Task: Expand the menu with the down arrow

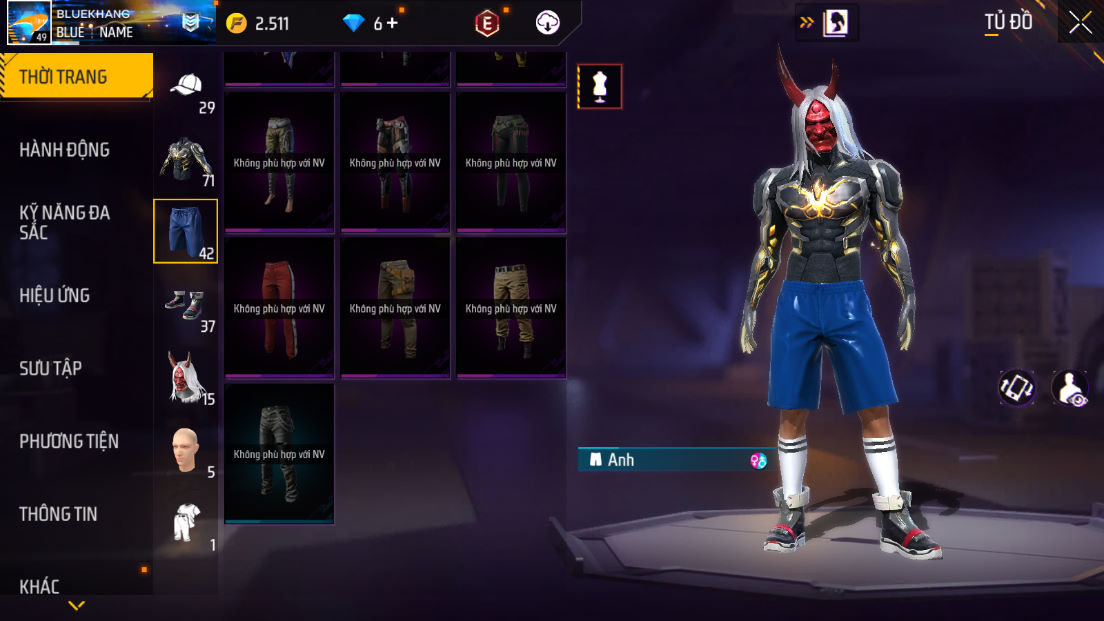Action: point(77,605)
